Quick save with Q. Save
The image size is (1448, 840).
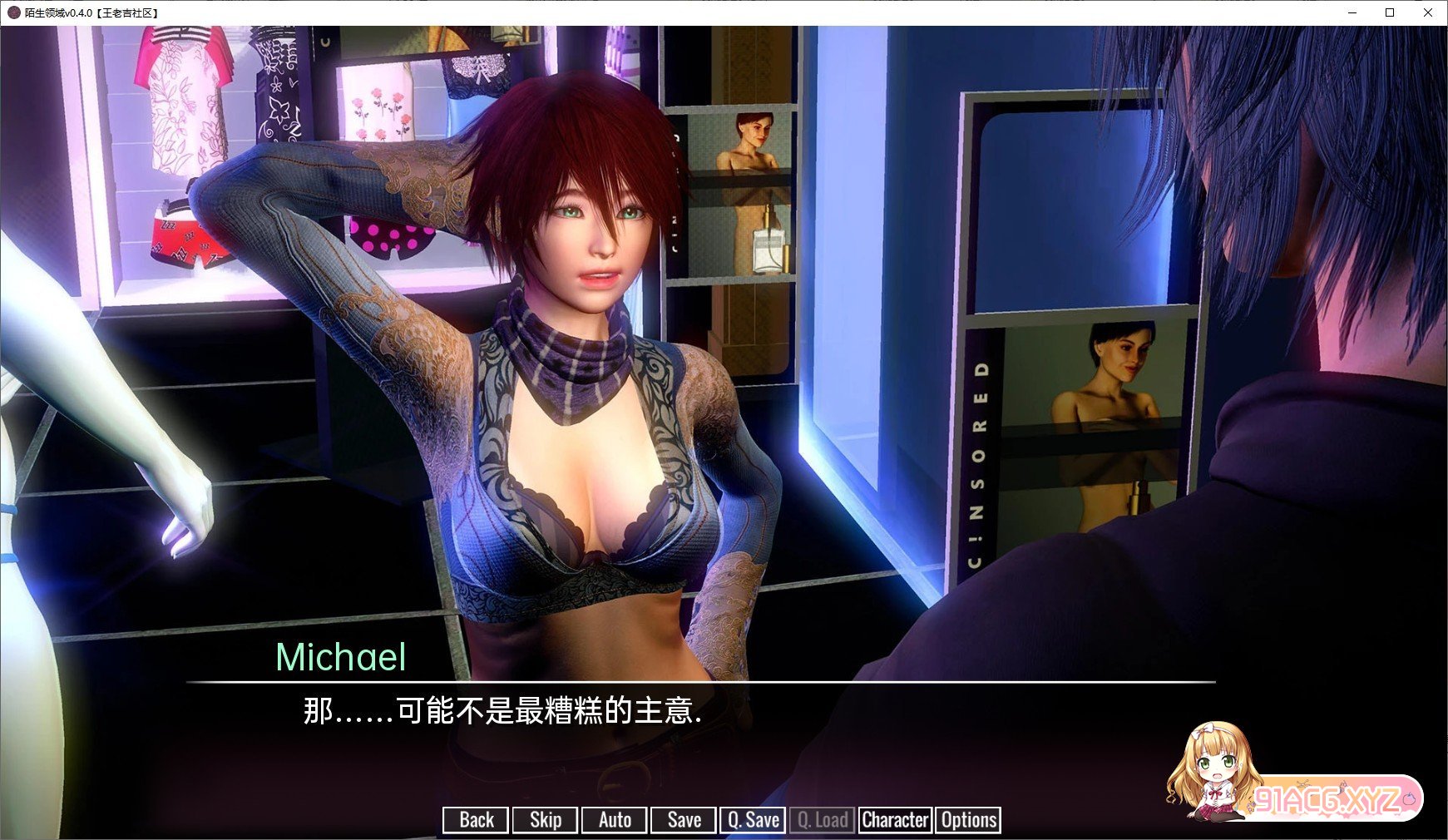pos(753,820)
